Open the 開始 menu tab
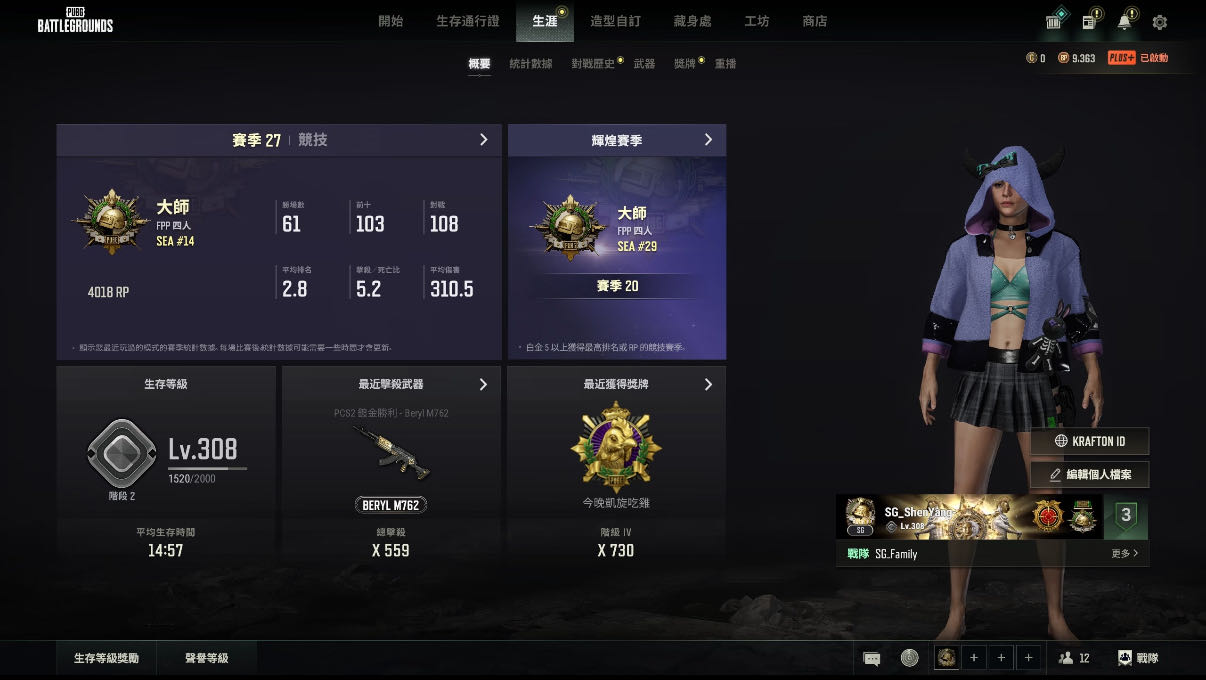Image resolution: width=1206 pixels, height=680 pixels. click(x=391, y=21)
